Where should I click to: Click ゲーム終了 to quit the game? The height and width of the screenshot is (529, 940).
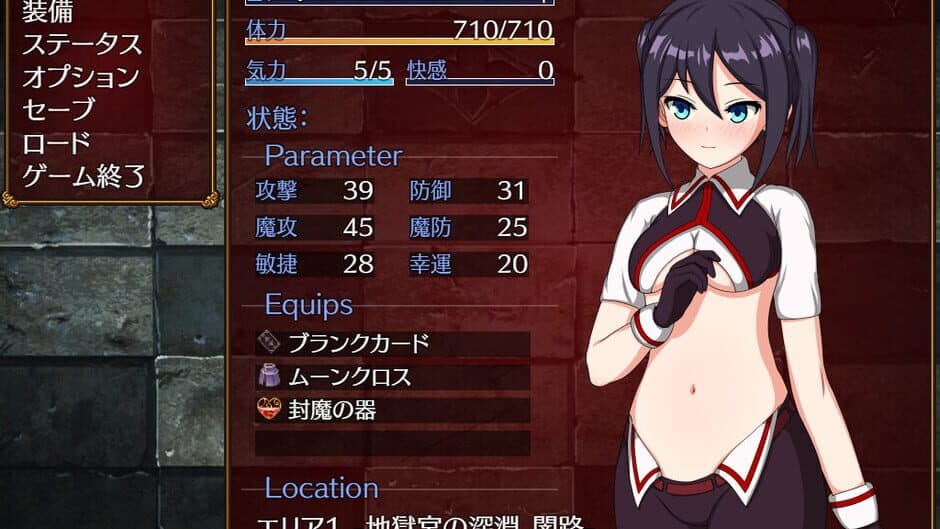pos(84,176)
